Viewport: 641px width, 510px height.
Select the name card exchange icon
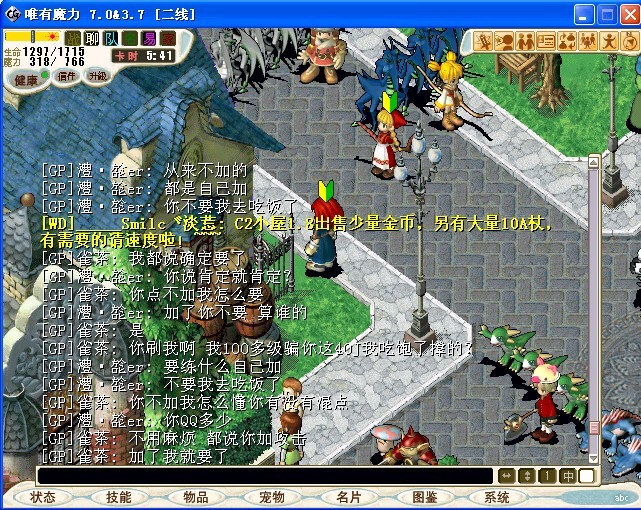tap(546, 41)
